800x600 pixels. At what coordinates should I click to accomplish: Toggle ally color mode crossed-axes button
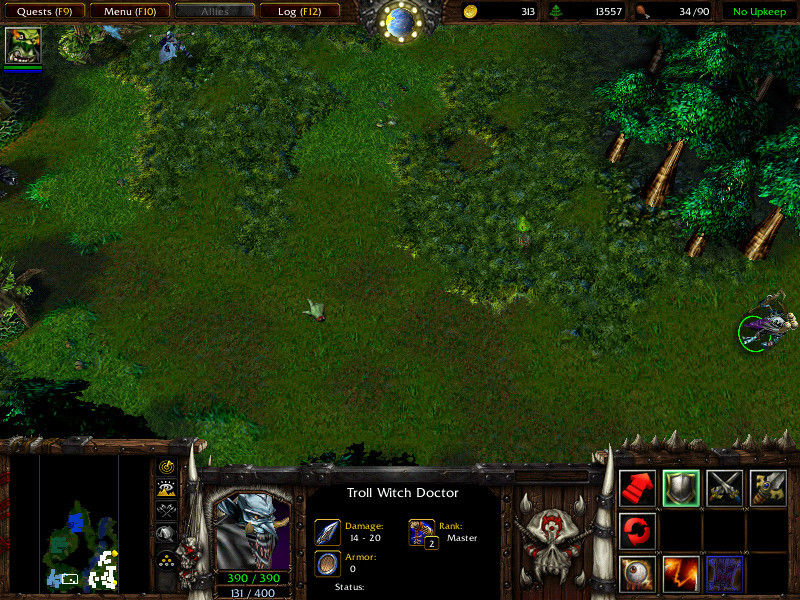click(166, 511)
